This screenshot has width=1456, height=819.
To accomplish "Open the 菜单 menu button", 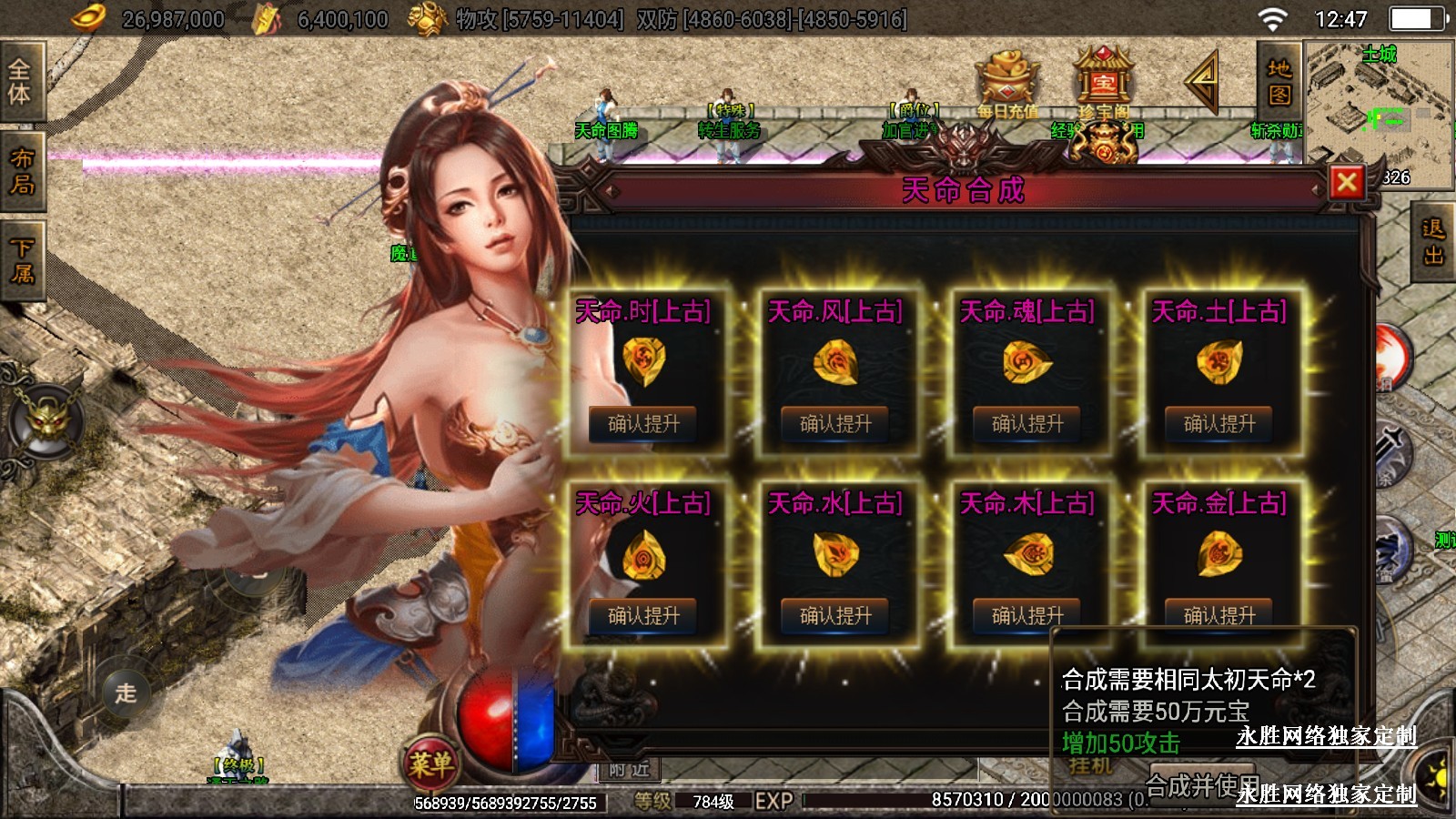I will tap(430, 763).
